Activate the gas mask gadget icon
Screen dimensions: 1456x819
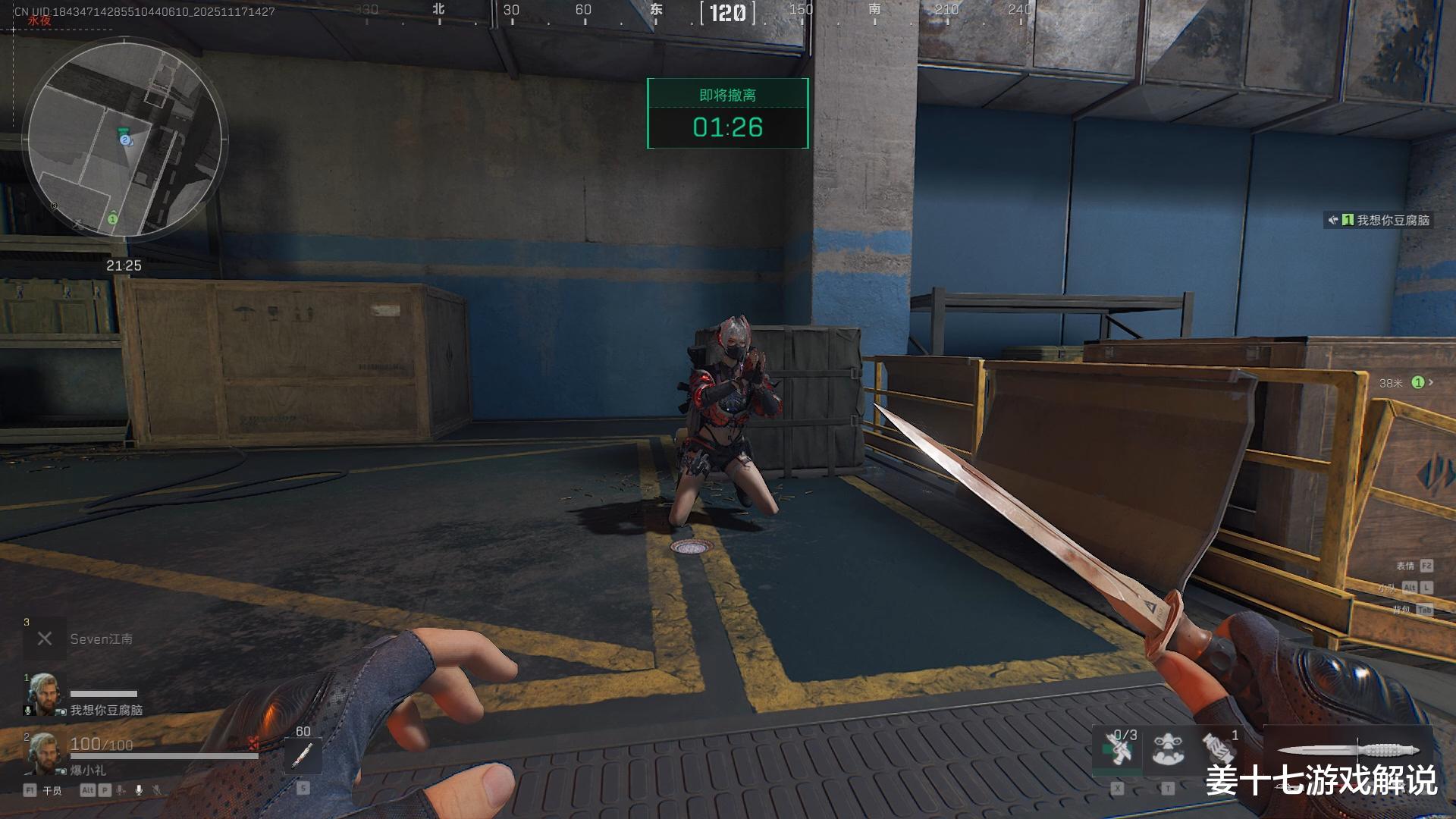coord(1168,749)
